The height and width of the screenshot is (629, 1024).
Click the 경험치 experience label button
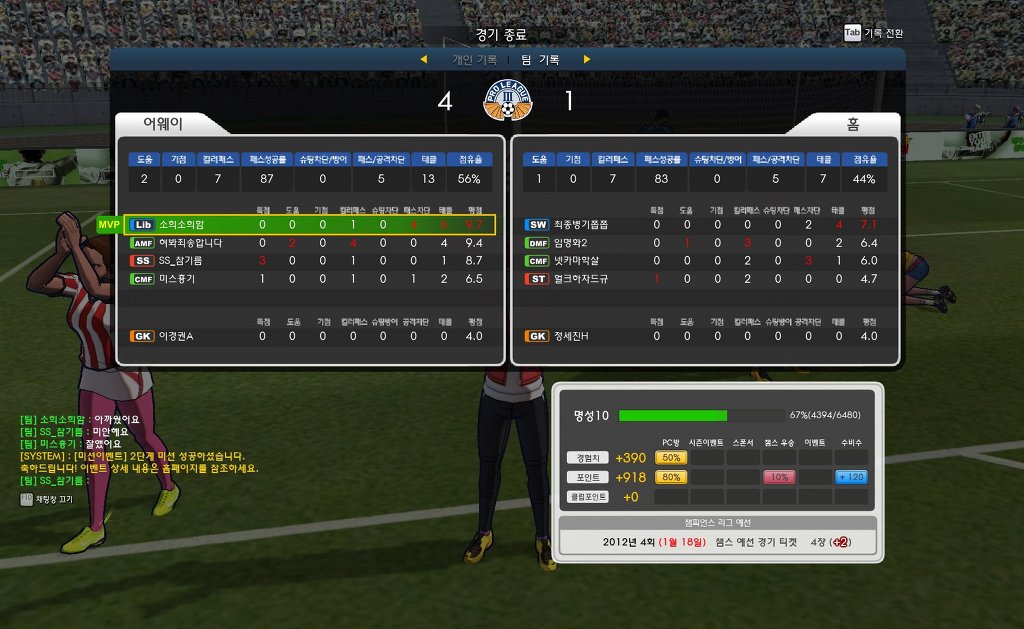(x=586, y=458)
